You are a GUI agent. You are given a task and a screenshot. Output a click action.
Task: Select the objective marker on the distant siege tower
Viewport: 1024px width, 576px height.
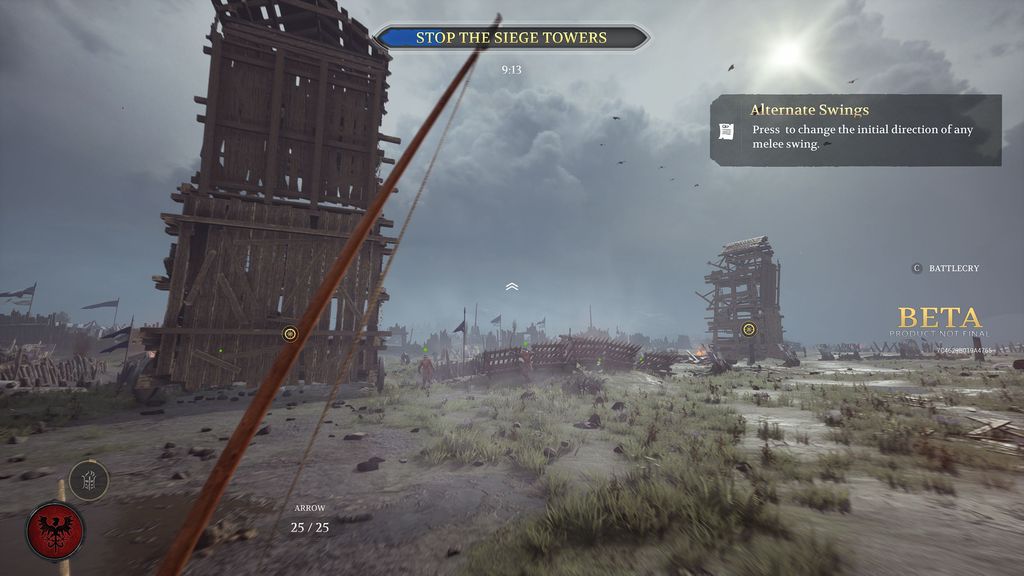click(748, 329)
